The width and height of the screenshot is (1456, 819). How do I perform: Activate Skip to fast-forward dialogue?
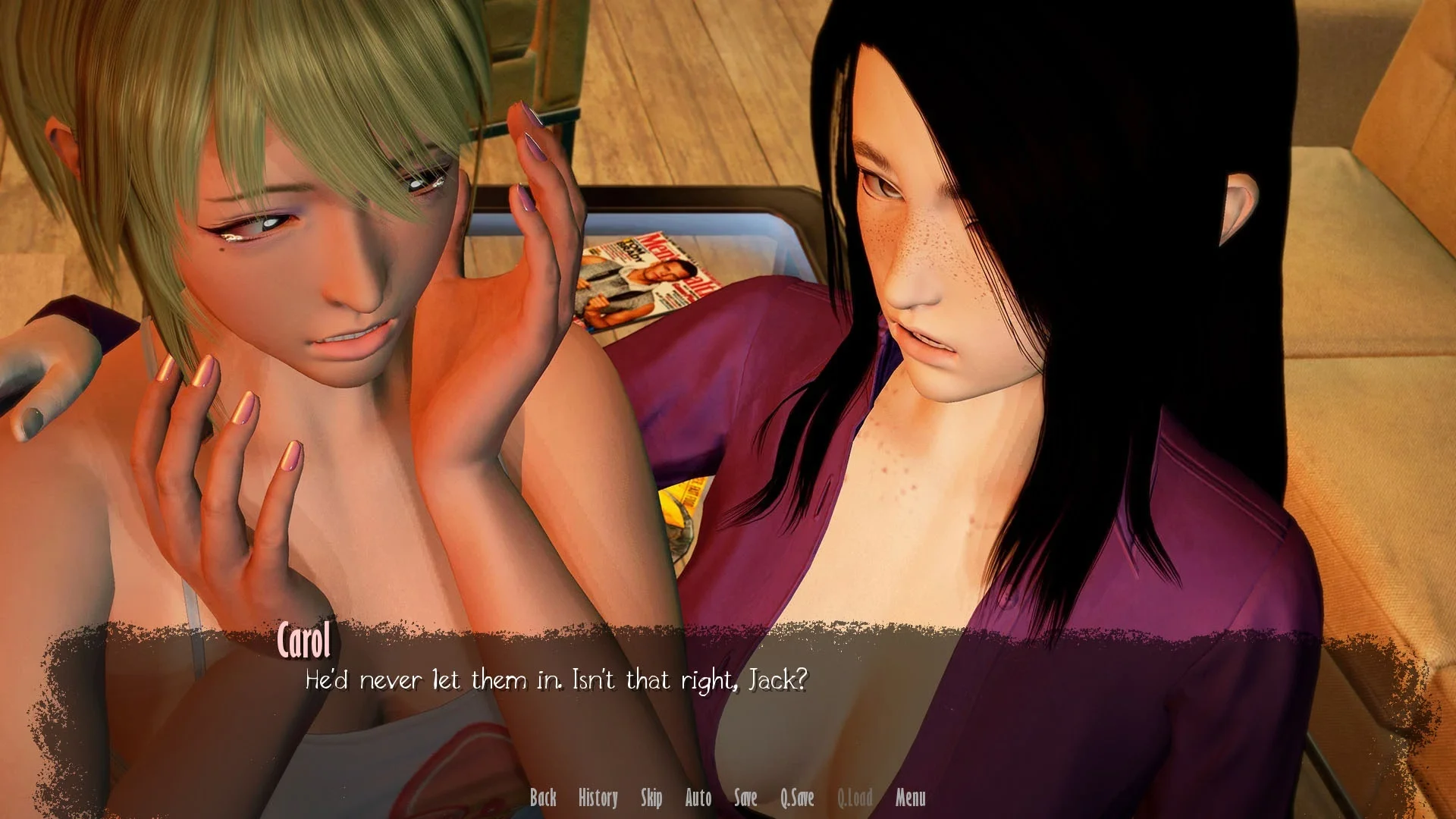[651, 797]
